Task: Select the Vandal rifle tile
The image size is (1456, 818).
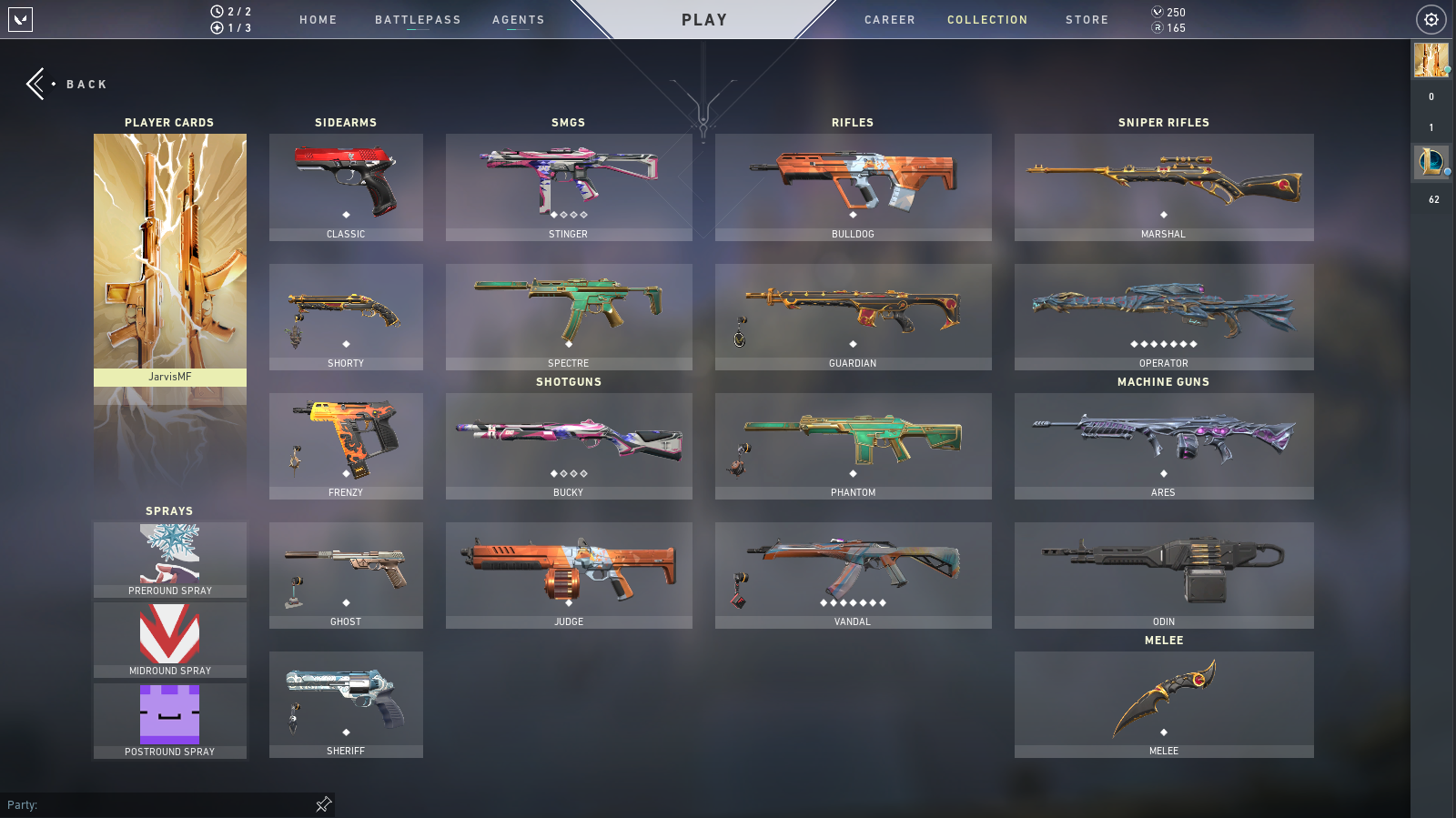Action: pyautogui.click(x=853, y=574)
